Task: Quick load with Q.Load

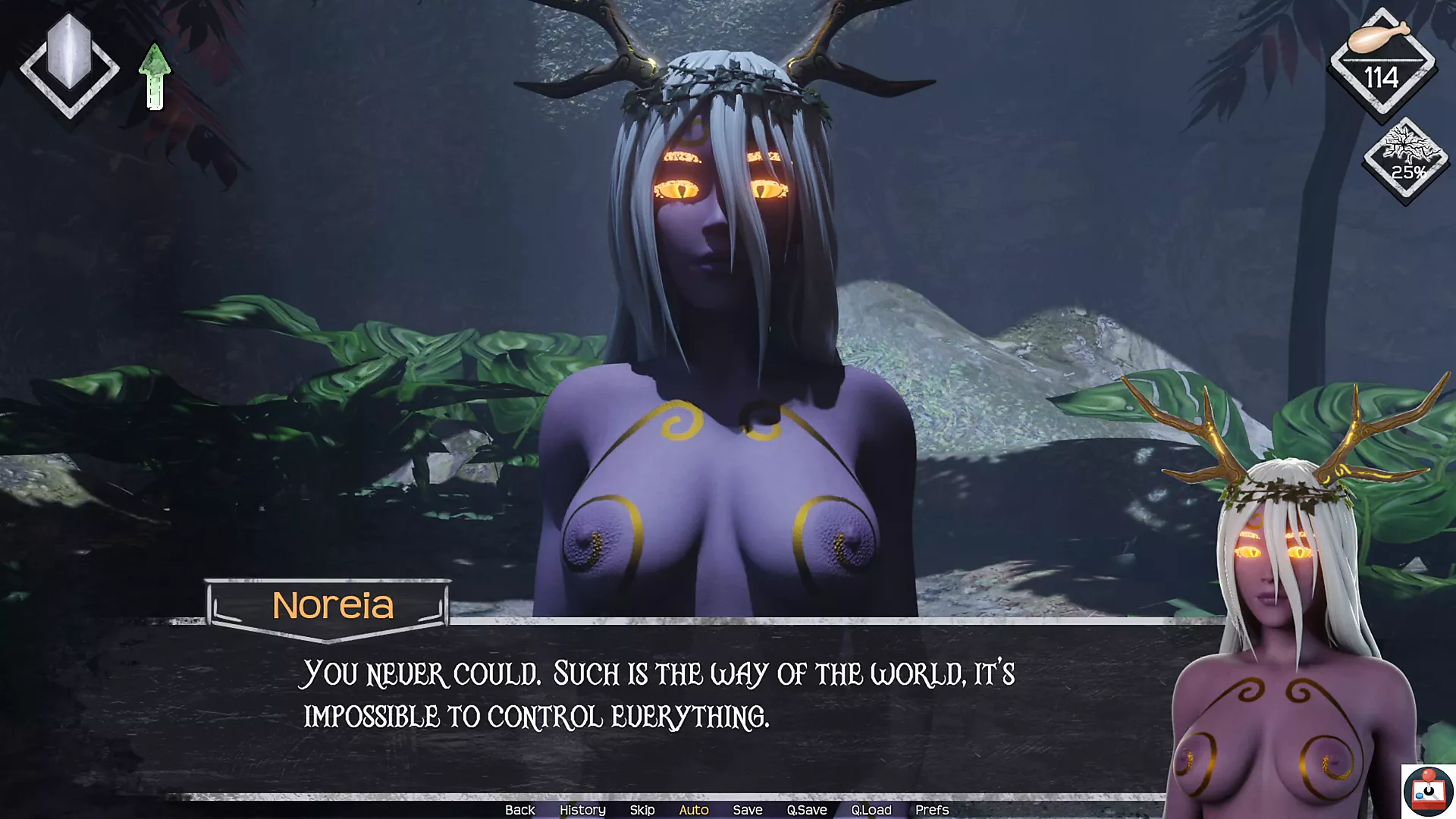Action: click(x=871, y=810)
